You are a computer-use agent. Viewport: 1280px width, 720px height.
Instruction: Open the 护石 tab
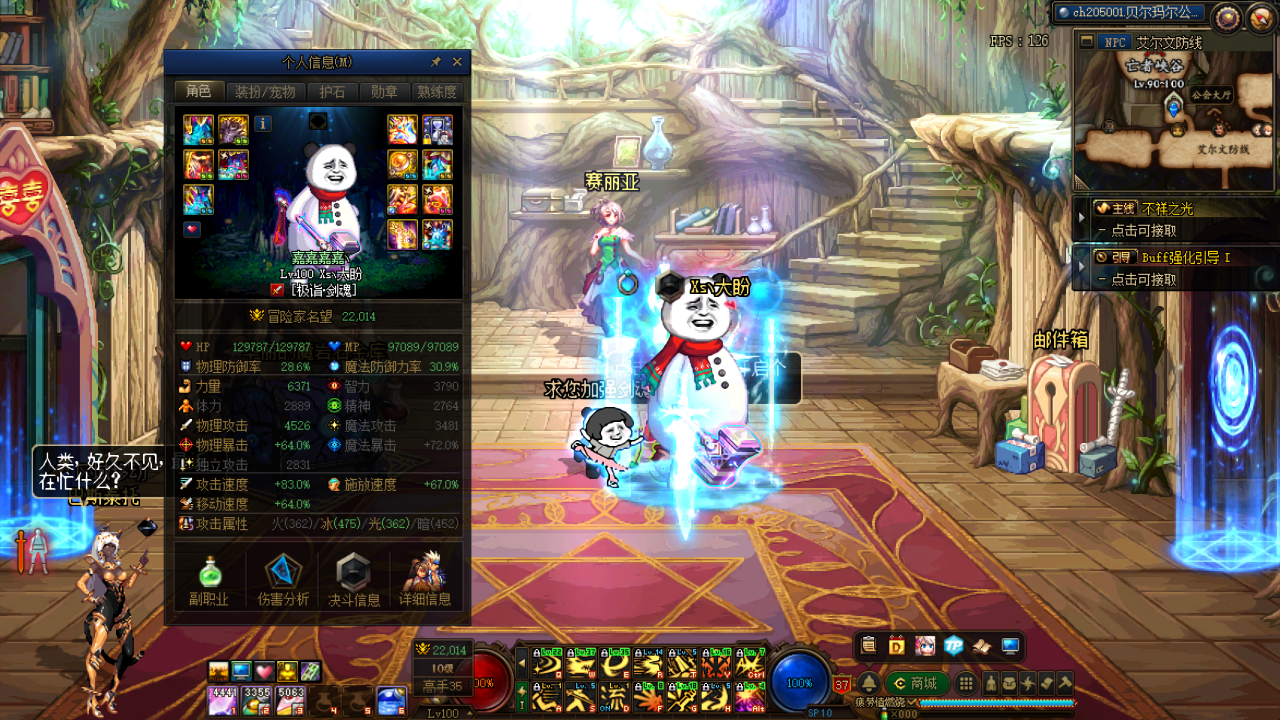click(x=332, y=92)
